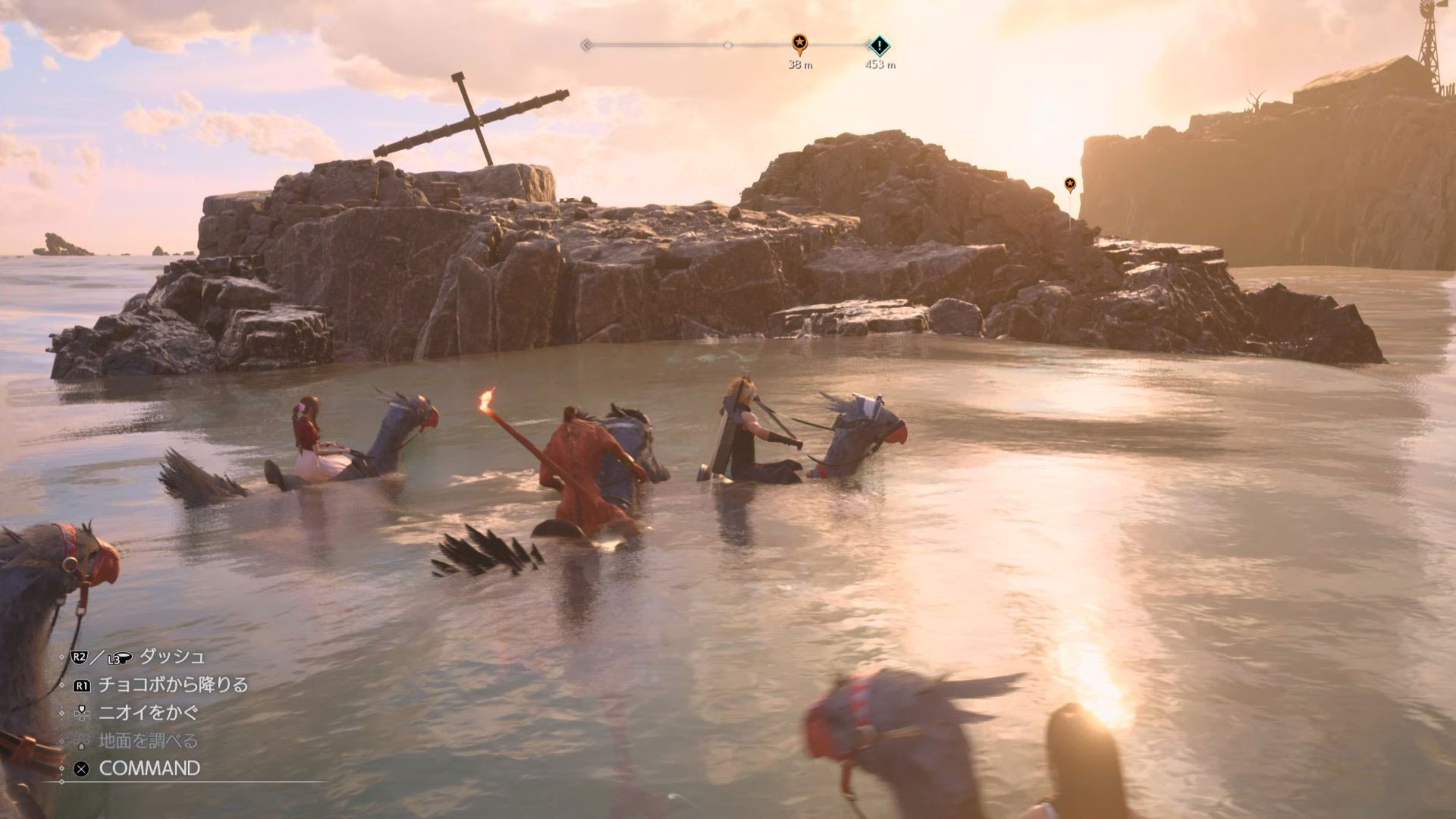The height and width of the screenshot is (819, 1456).
Task: Activate the ニオイをかぐ action
Action: click(x=149, y=713)
